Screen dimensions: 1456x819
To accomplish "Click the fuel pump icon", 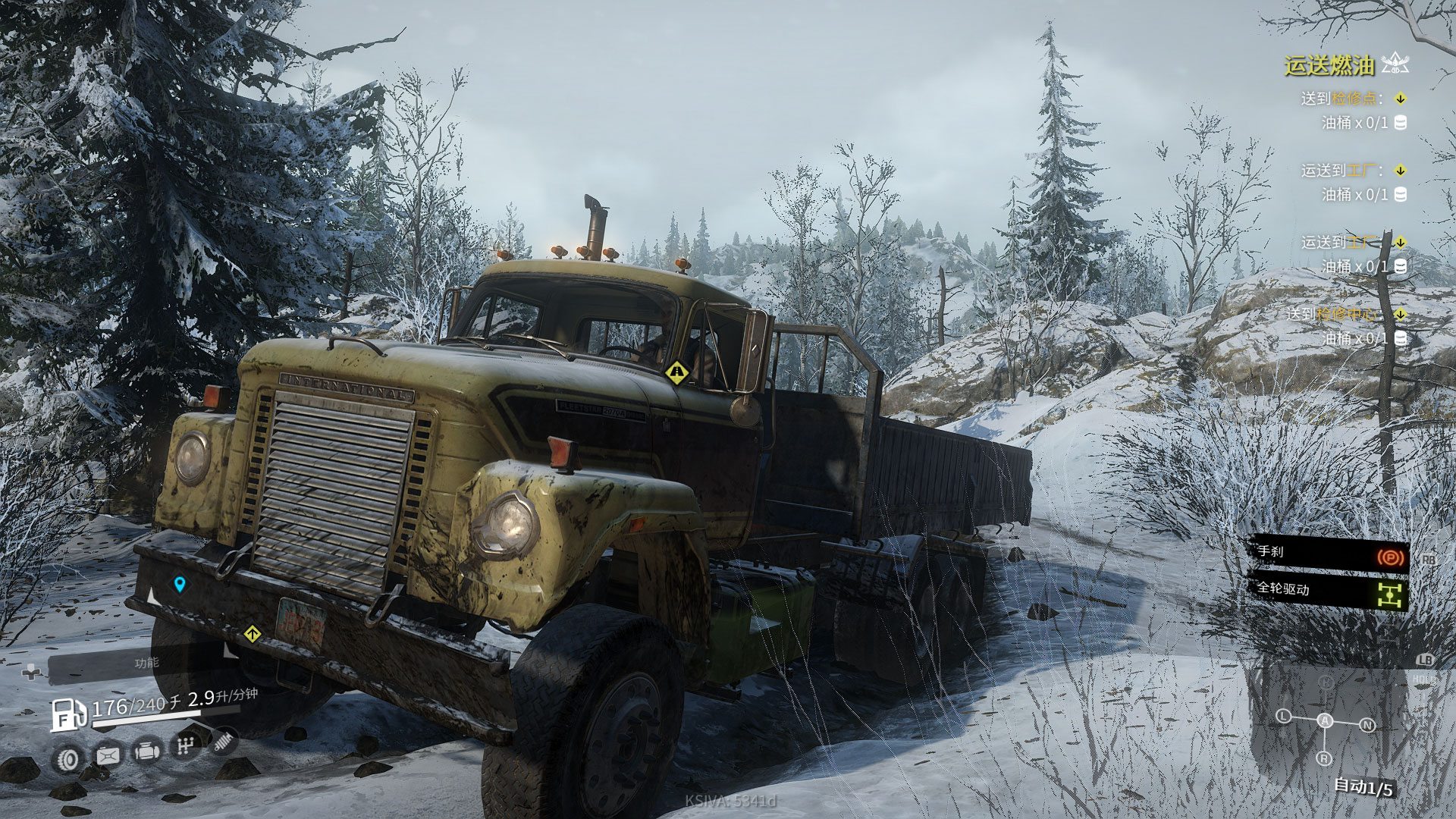I will [x=68, y=714].
